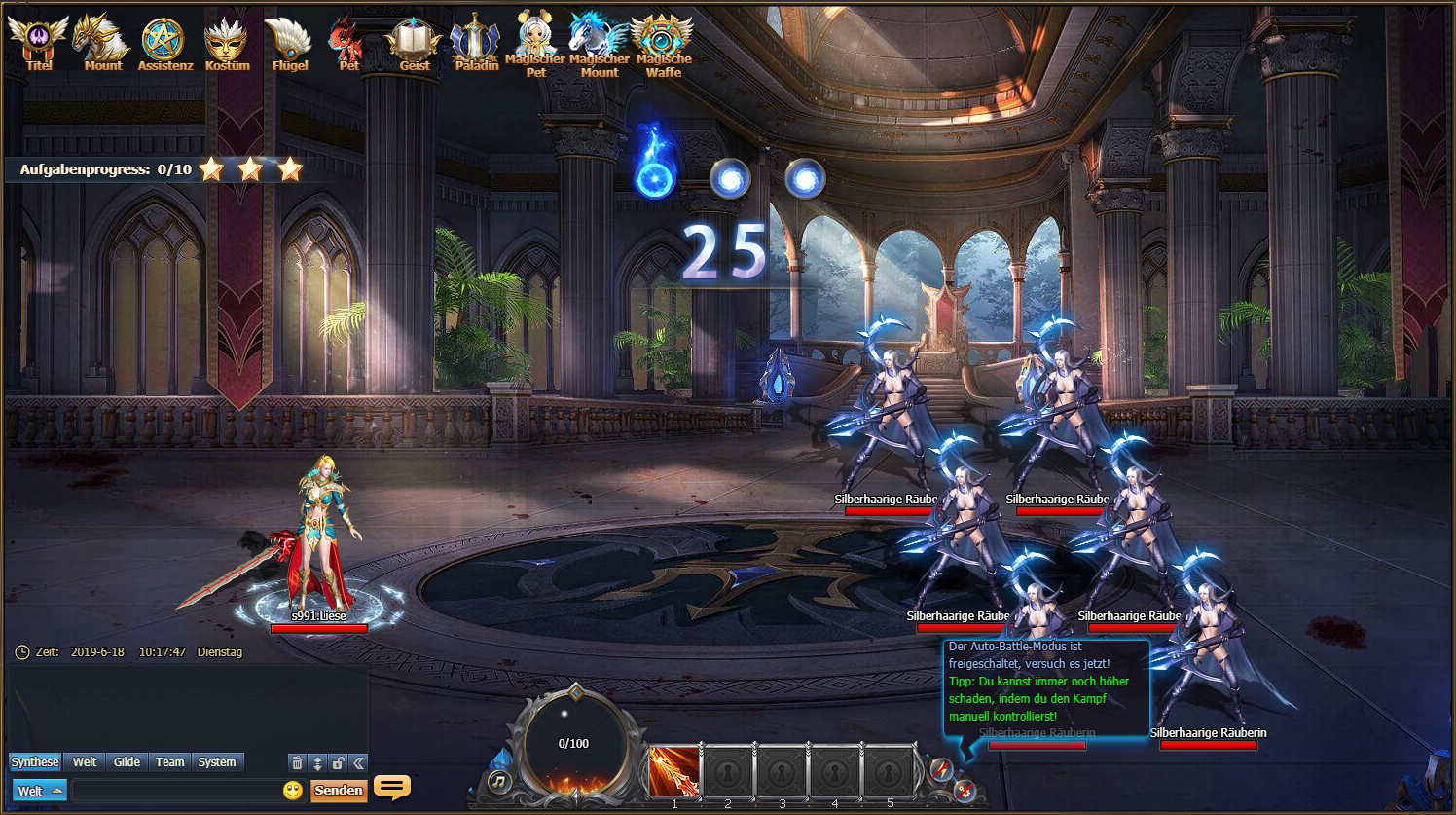Viewport: 1456px width, 815px height.
Task: Toggle the music note button
Action: (x=499, y=780)
